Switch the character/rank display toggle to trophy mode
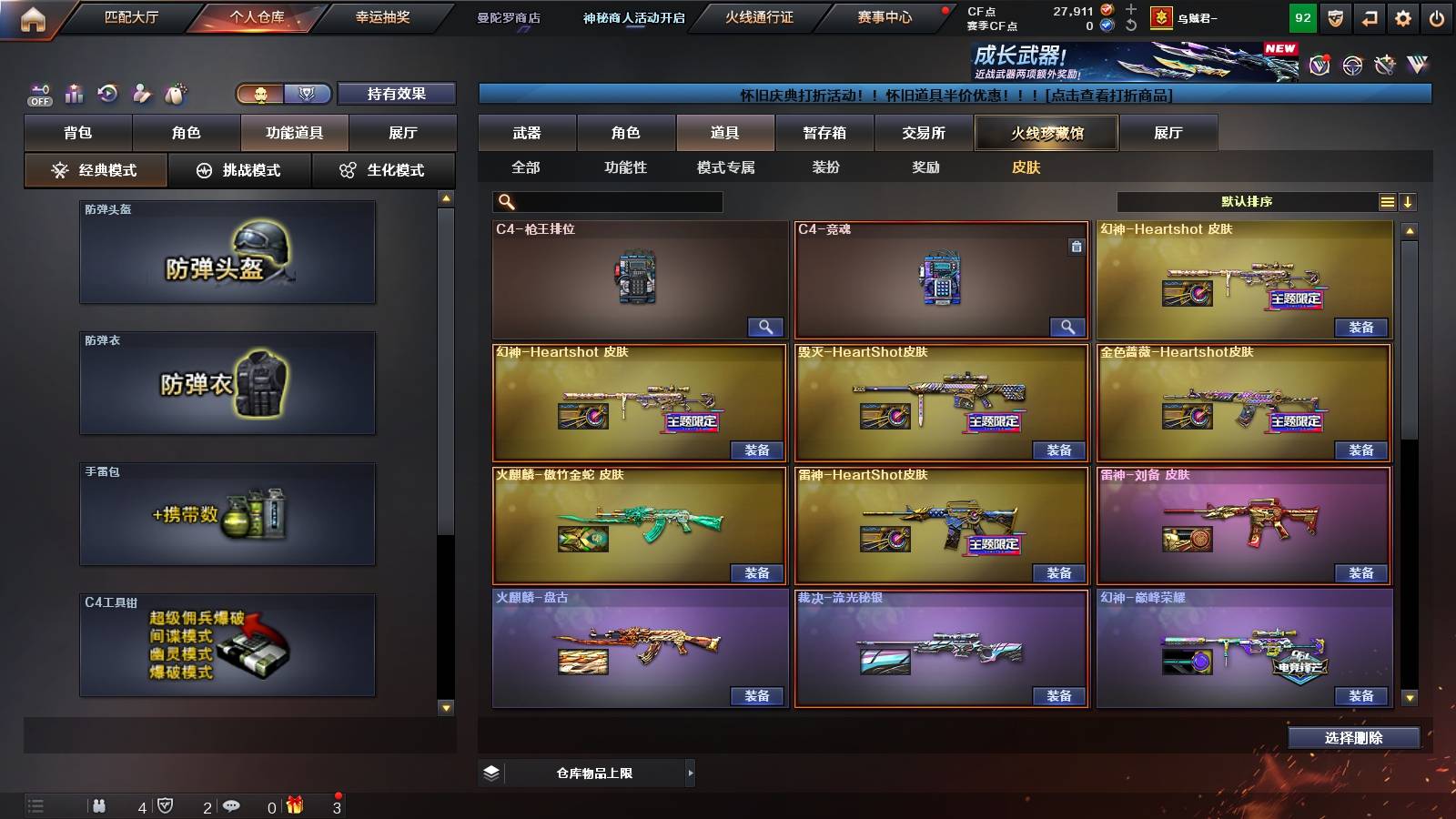 307,94
